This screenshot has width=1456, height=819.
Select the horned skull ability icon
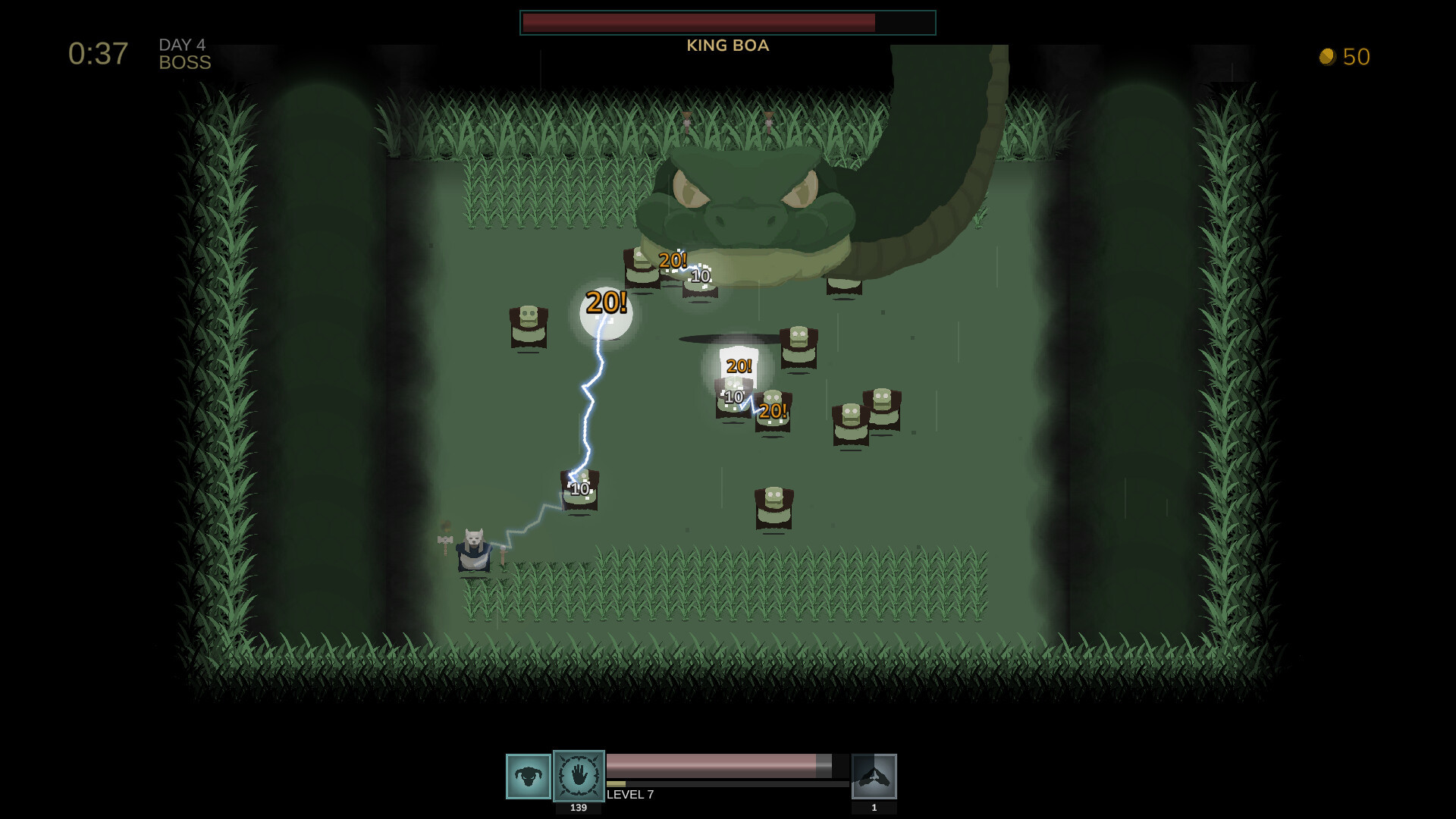point(528,776)
